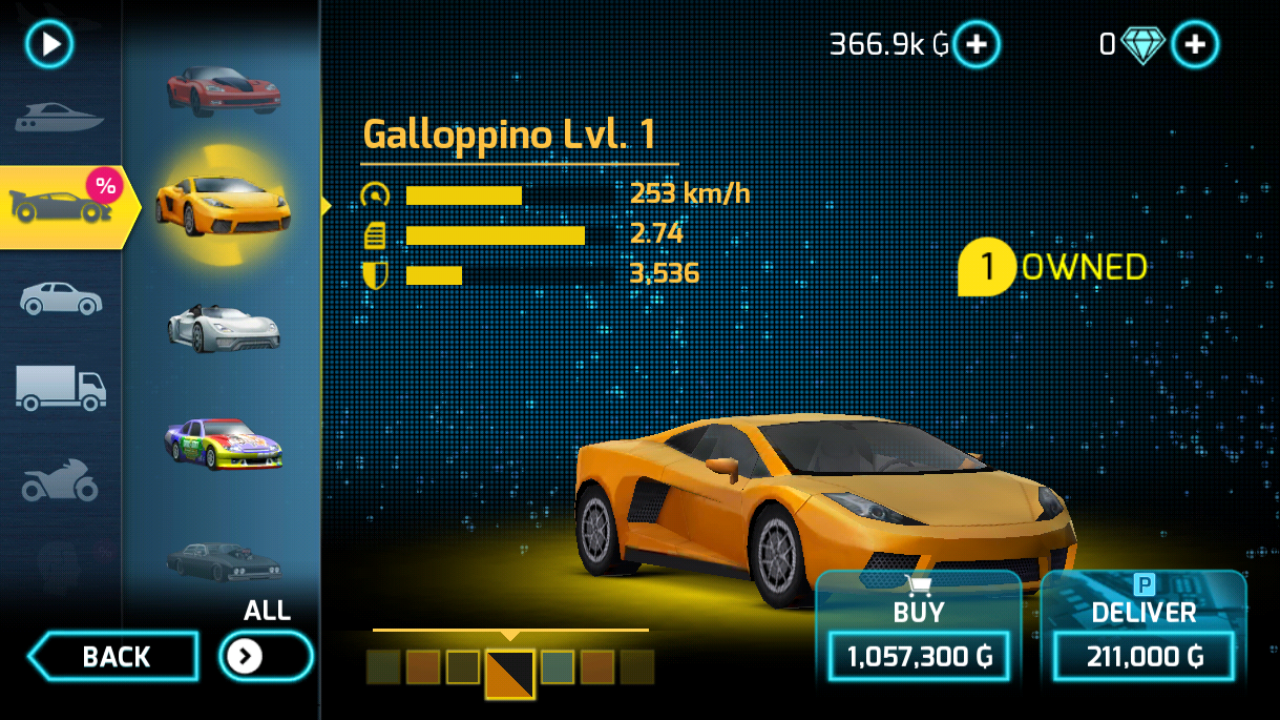1280x720 pixels.
Task: Switch to the SUV category
Action: point(60,298)
